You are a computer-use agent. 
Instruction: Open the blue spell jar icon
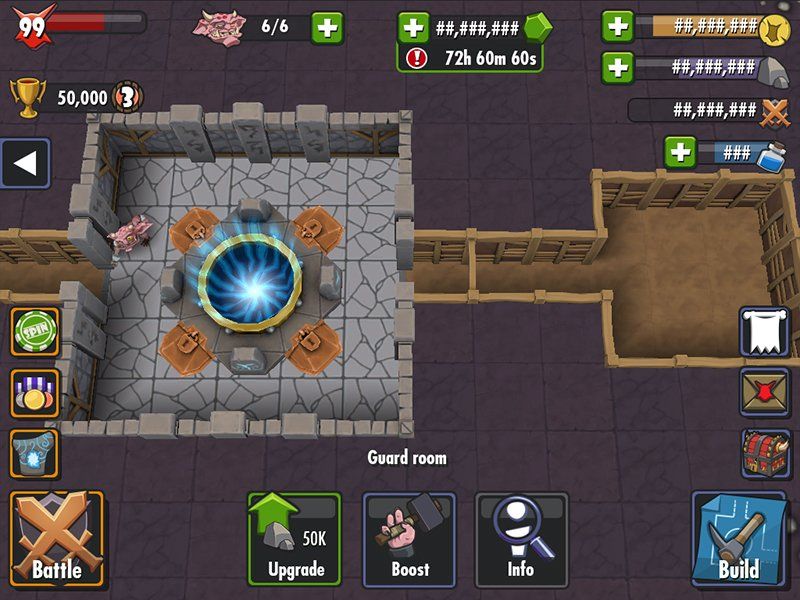[x=35, y=453]
